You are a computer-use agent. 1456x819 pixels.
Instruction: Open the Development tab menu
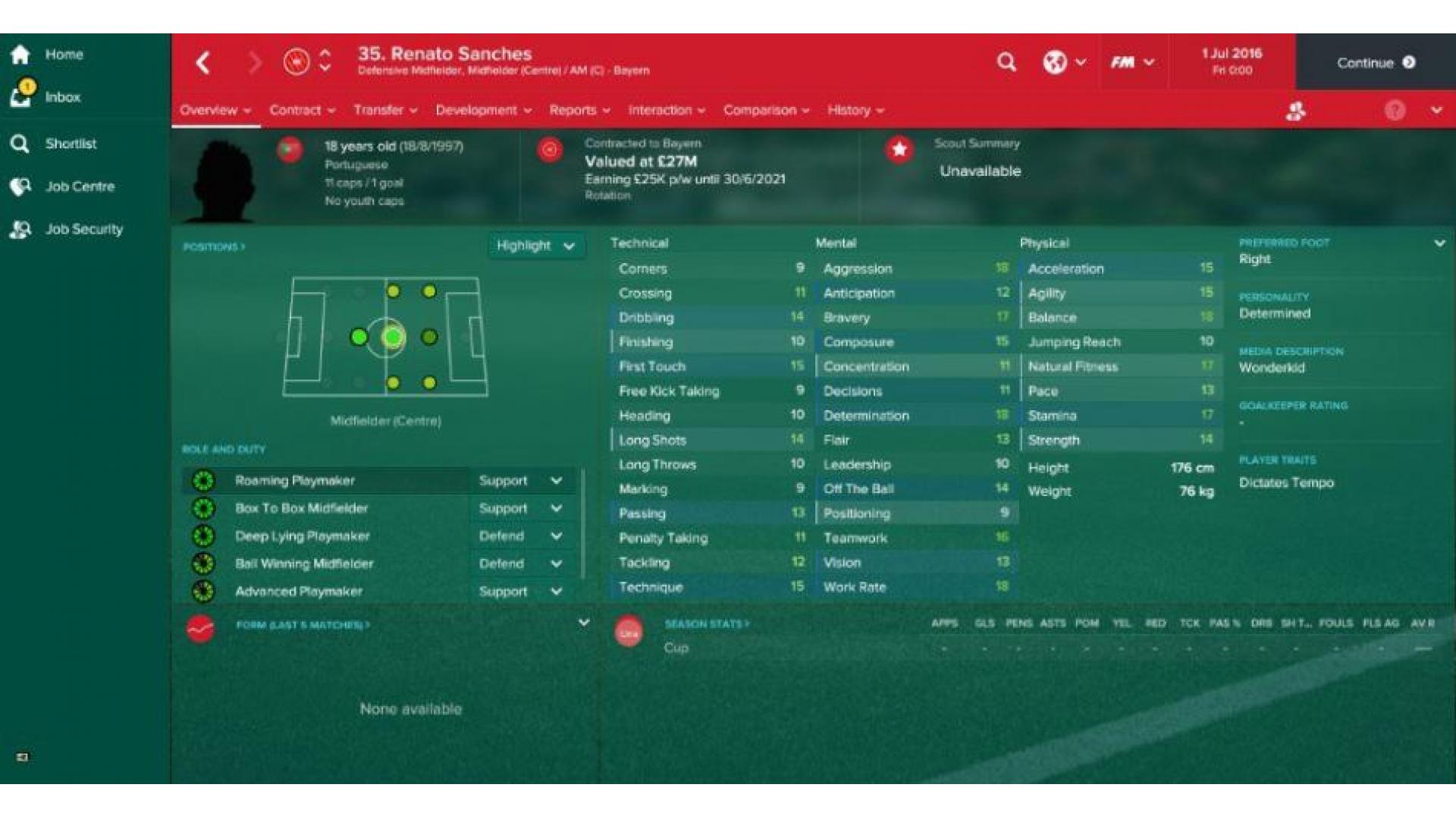(483, 111)
